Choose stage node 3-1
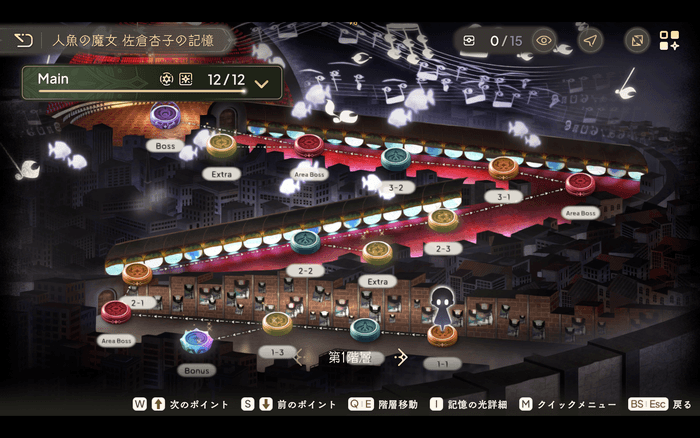The image size is (700, 438). [x=504, y=168]
